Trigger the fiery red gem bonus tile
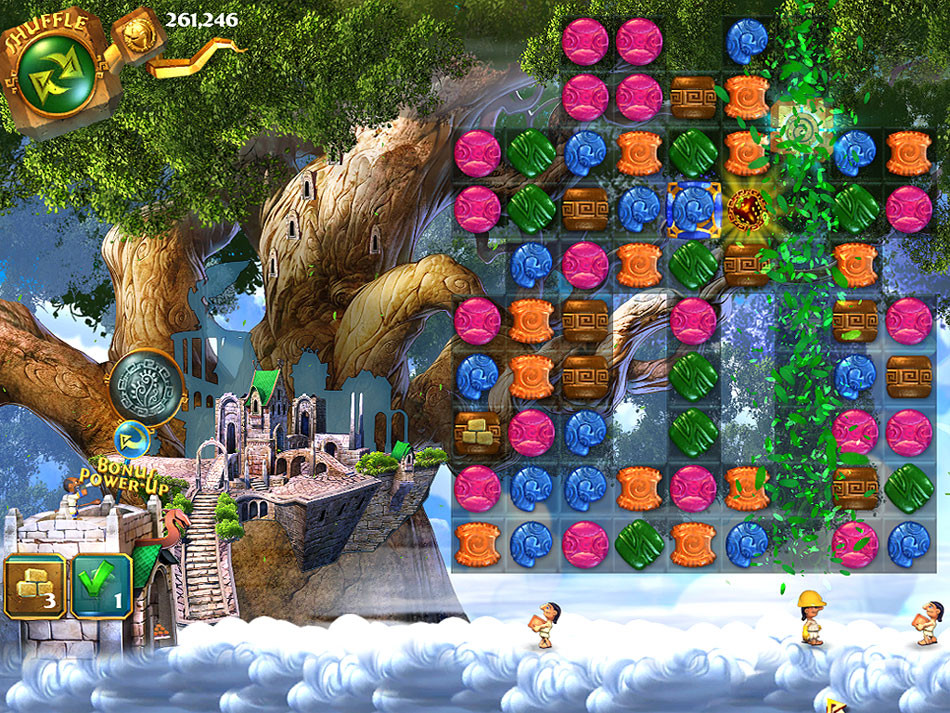950x713 pixels. click(x=746, y=208)
